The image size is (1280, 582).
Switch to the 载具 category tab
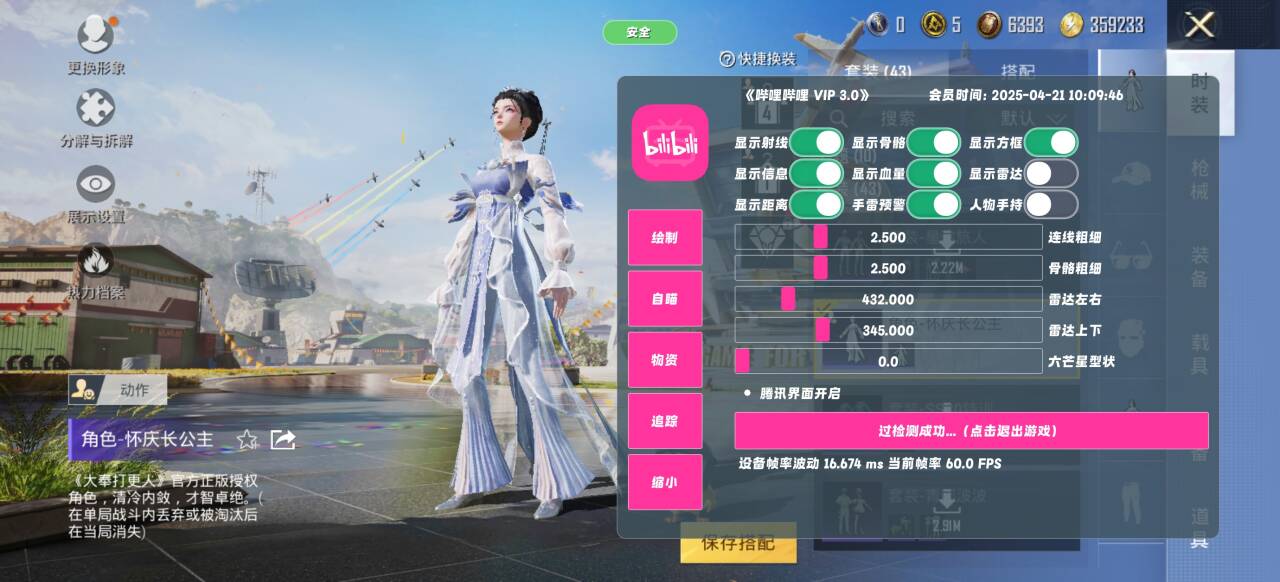(x=1200, y=354)
